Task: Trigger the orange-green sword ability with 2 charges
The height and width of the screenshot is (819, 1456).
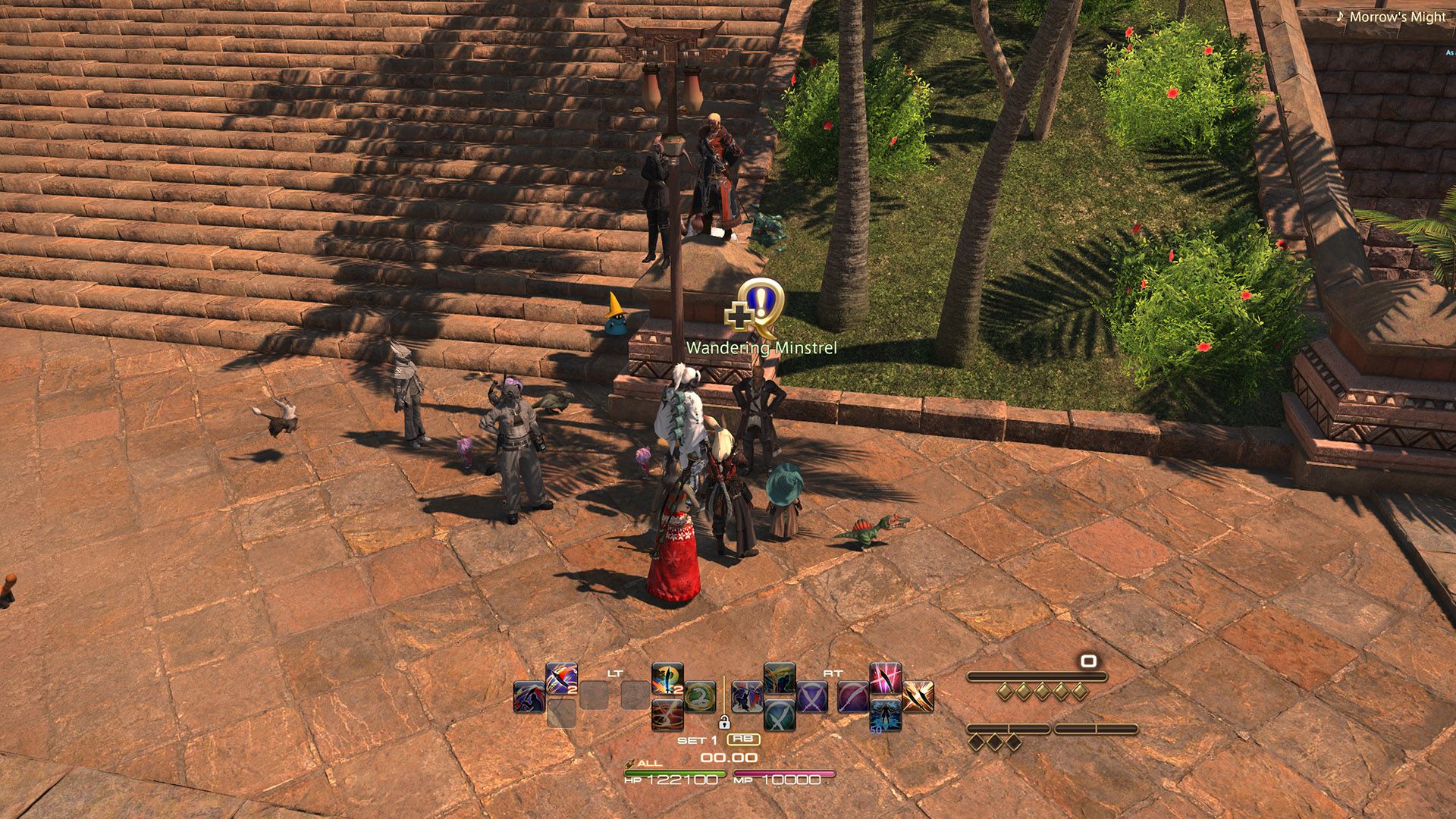Action: pos(667,679)
